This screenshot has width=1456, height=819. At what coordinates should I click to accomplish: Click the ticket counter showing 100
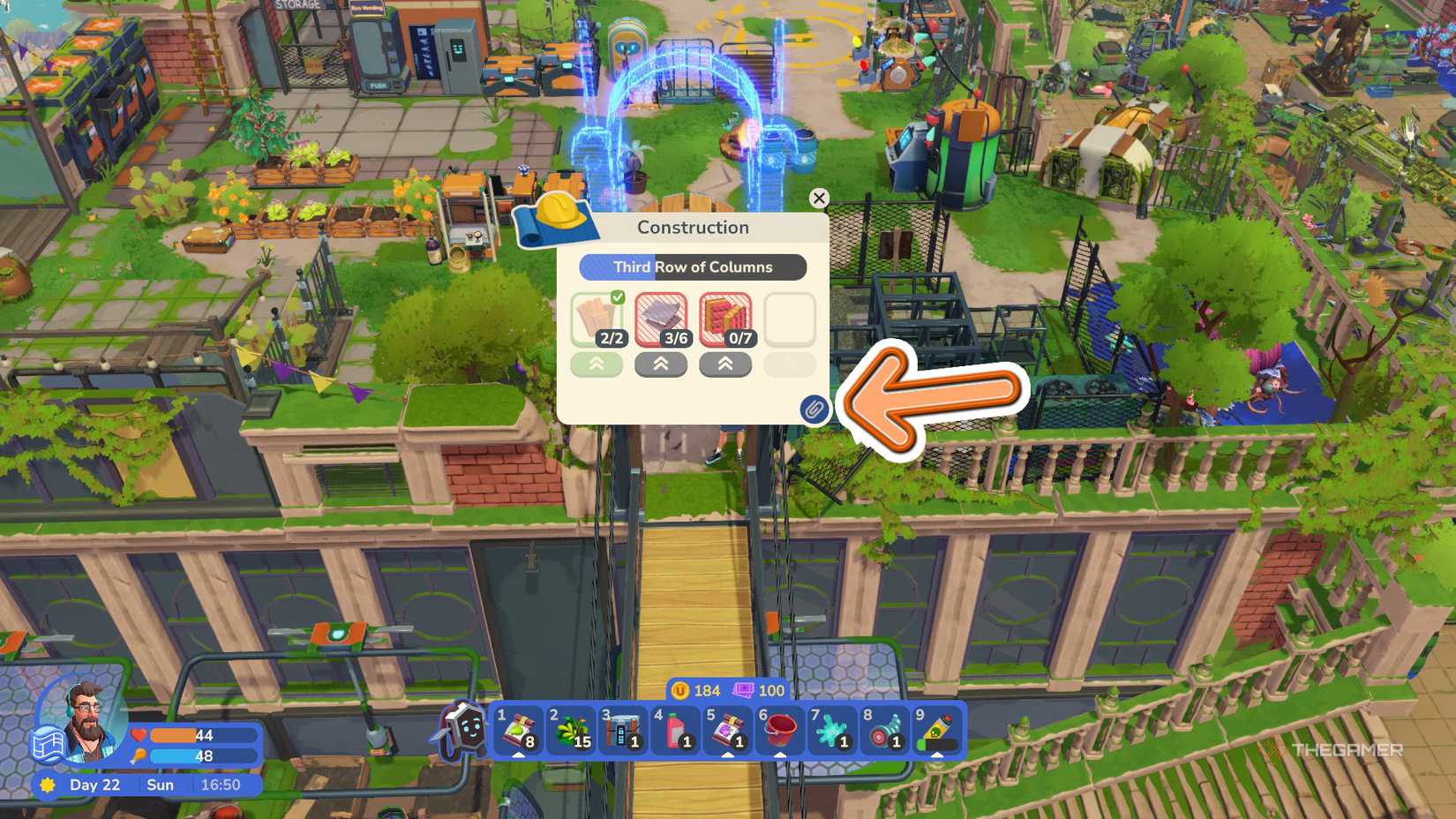759,690
